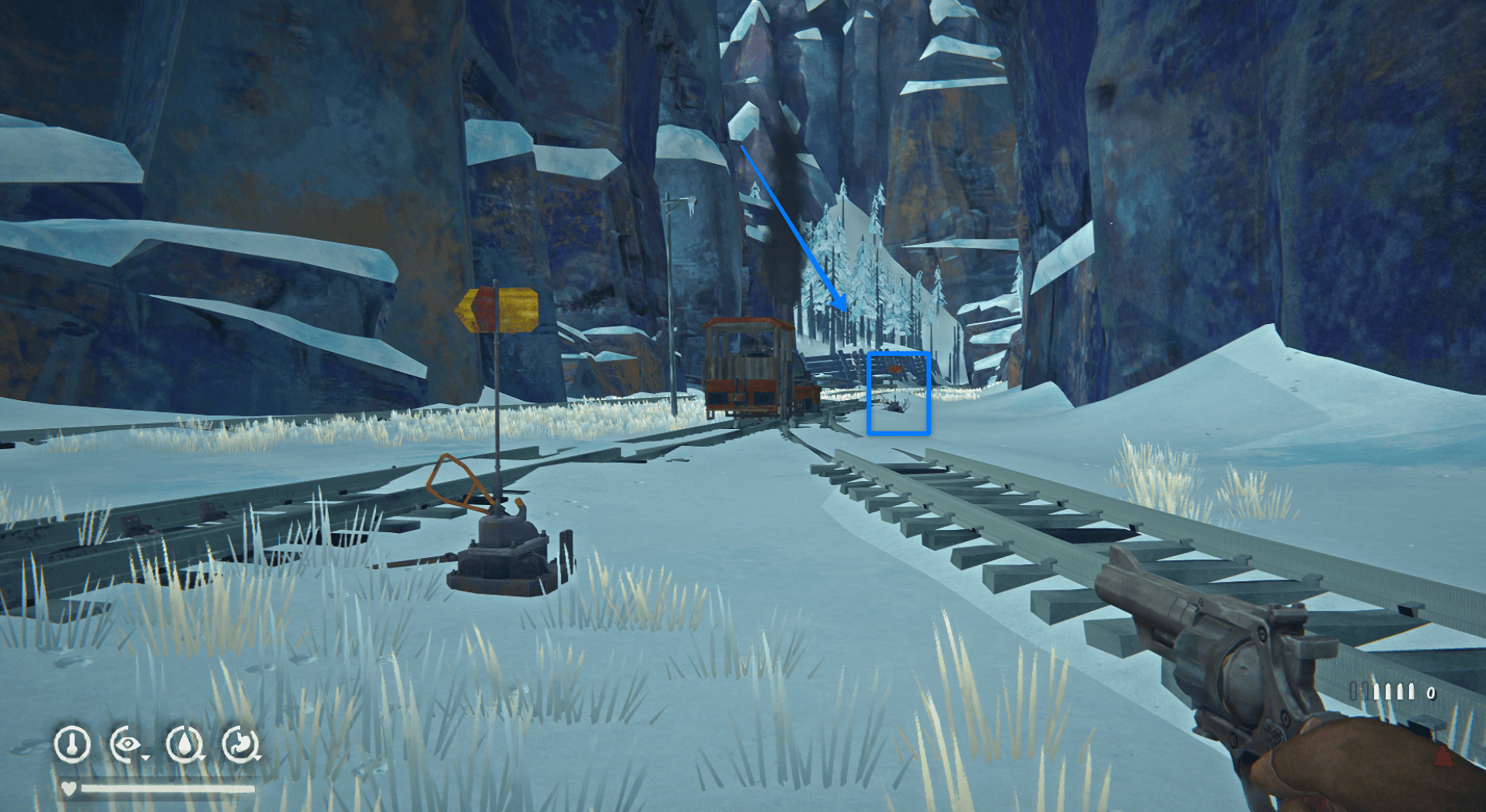Viewport: 1486px width, 812px height.
Task: Click the thermometer warmth status icon
Action: (72, 744)
